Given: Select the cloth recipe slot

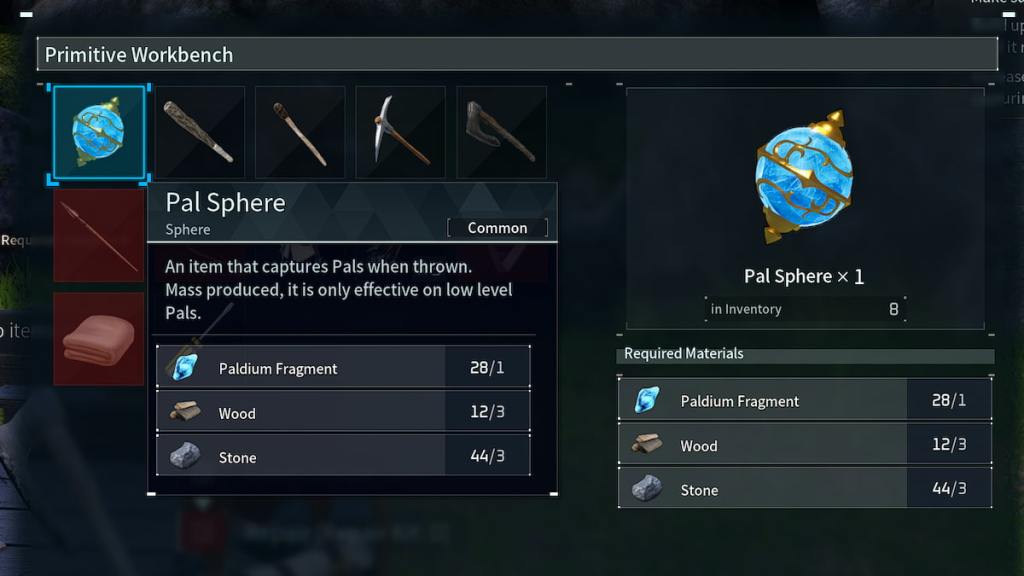Looking at the screenshot, I should 98,339.
